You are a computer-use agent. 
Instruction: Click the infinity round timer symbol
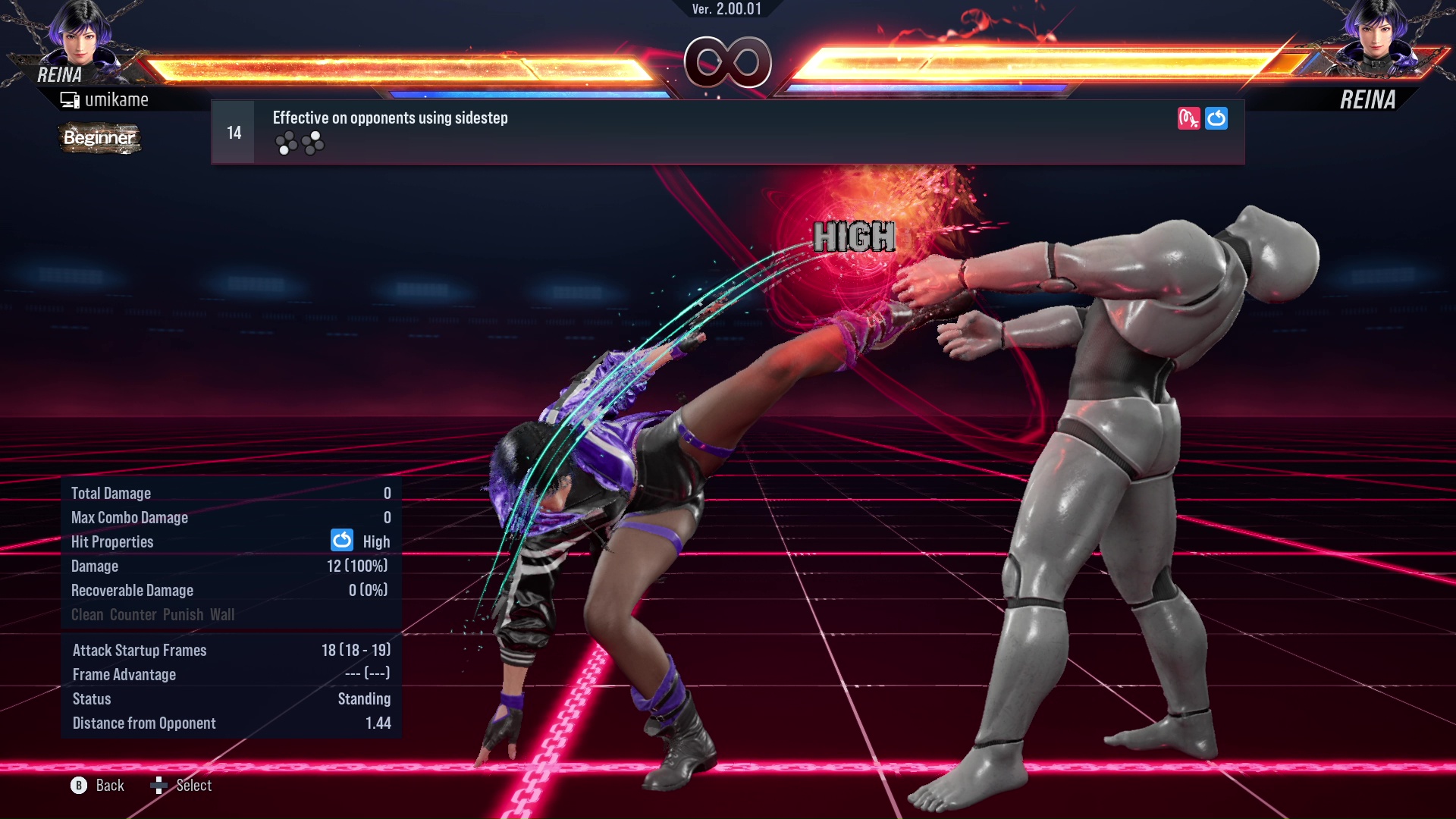[x=728, y=64]
